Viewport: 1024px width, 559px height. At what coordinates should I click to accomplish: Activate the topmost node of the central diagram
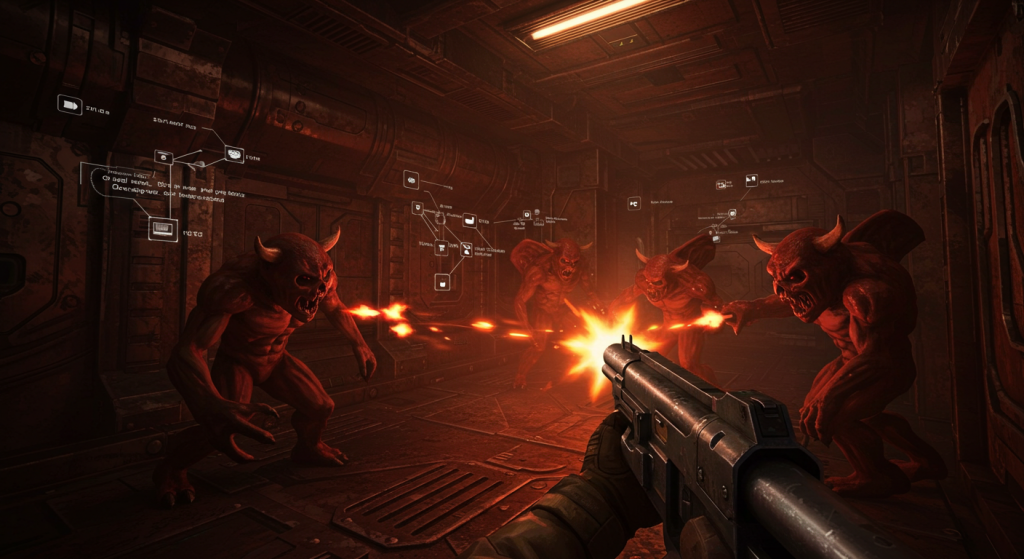(x=411, y=179)
